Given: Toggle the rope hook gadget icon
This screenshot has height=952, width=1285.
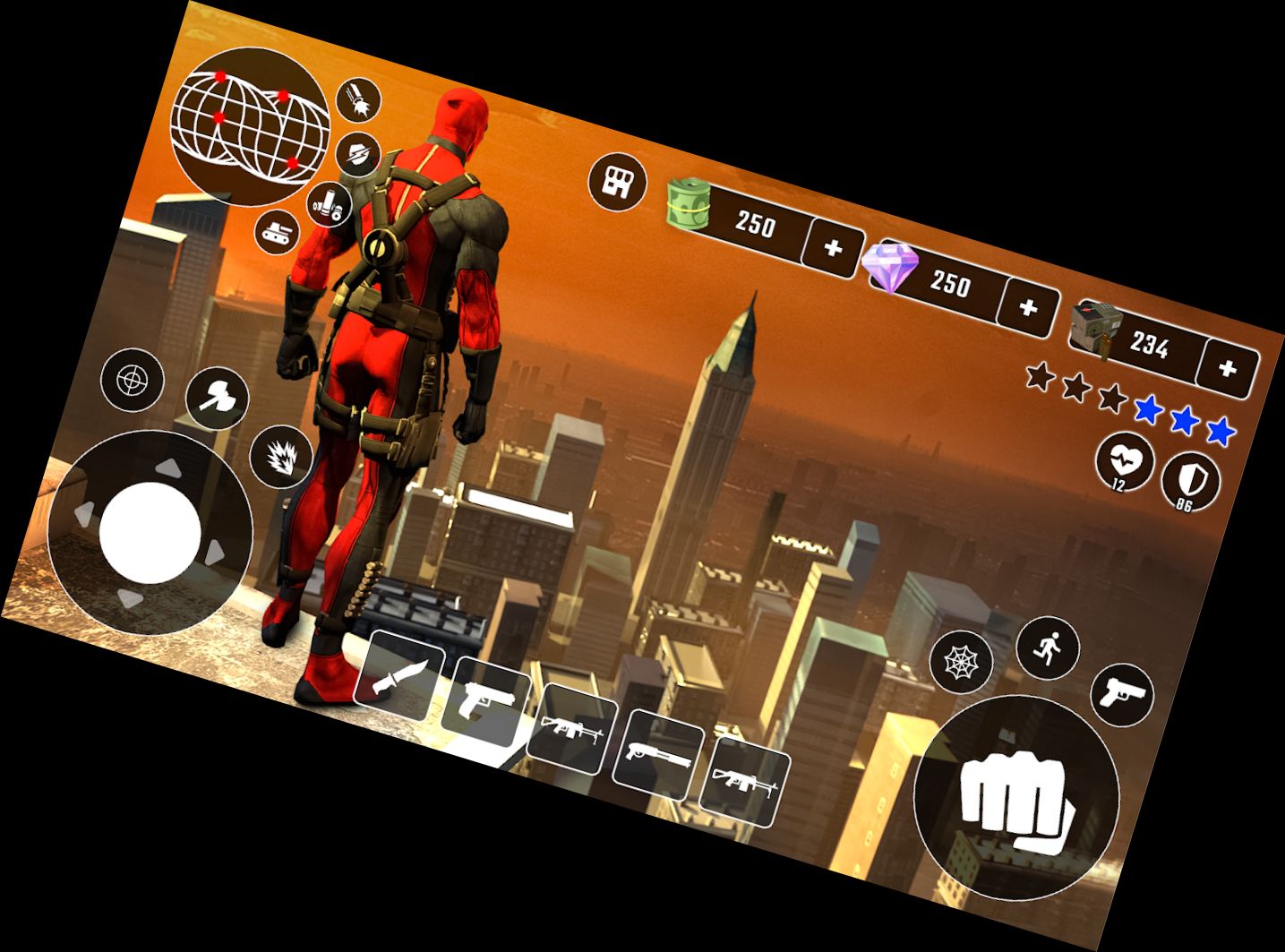Looking at the screenshot, I should [x=356, y=99].
